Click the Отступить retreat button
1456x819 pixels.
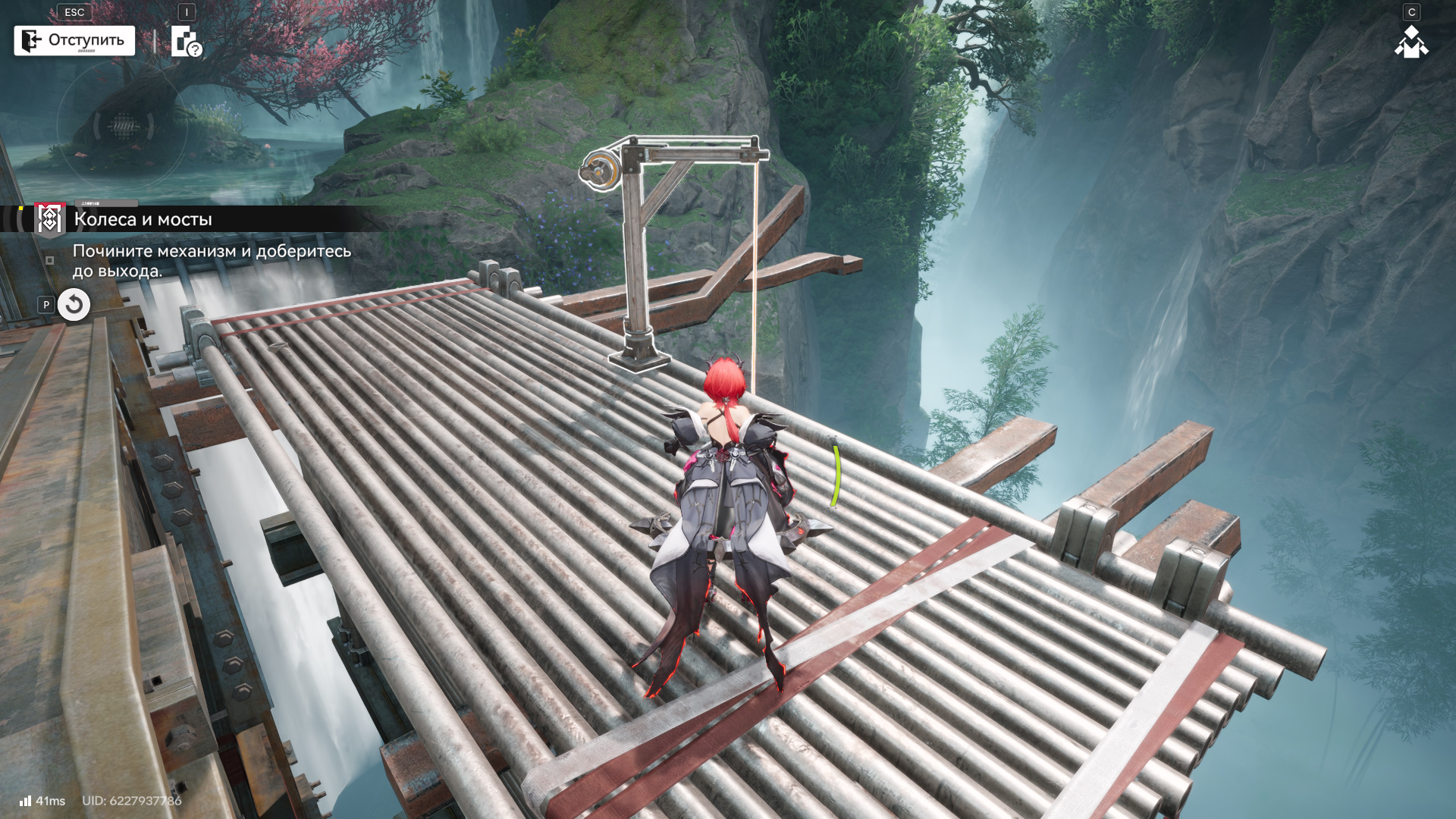click(x=74, y=40)
